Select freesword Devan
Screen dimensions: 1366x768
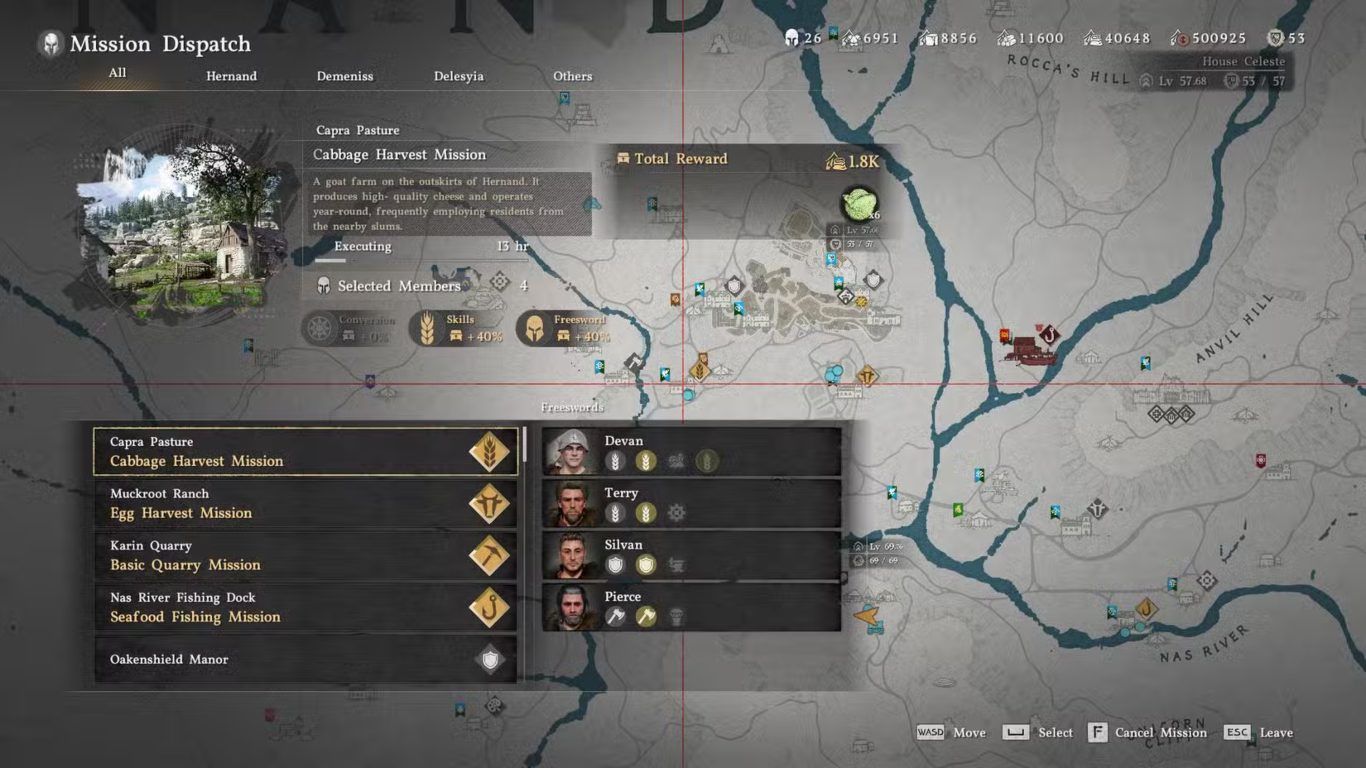pyautogui.click(x=691, y=452)
